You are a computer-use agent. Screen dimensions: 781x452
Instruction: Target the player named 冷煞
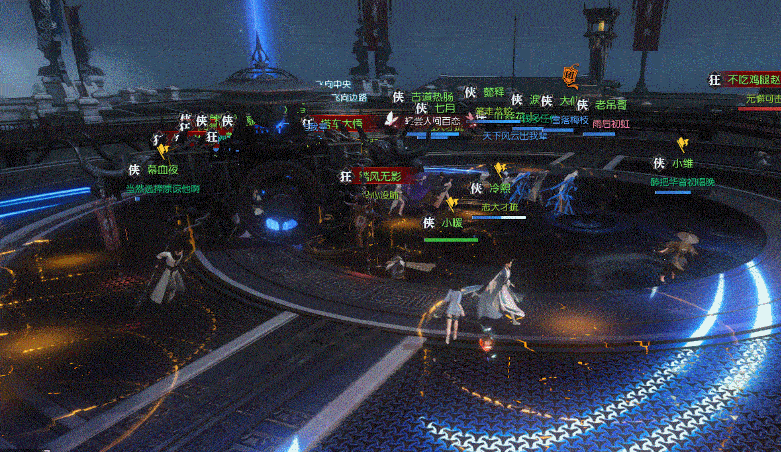pyautogui.click(x=498, y=187)
